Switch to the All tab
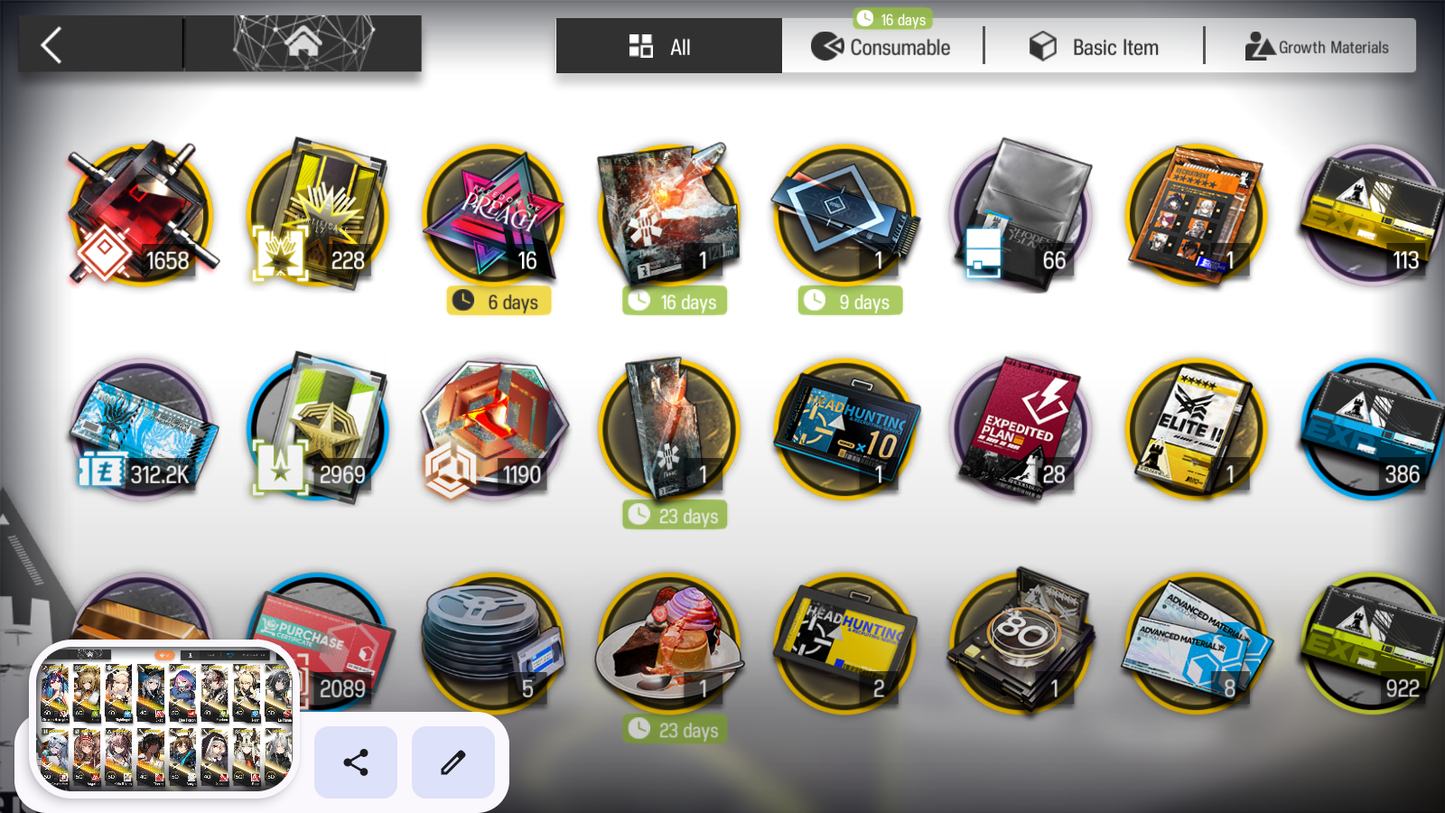 [x=668, y=47]
